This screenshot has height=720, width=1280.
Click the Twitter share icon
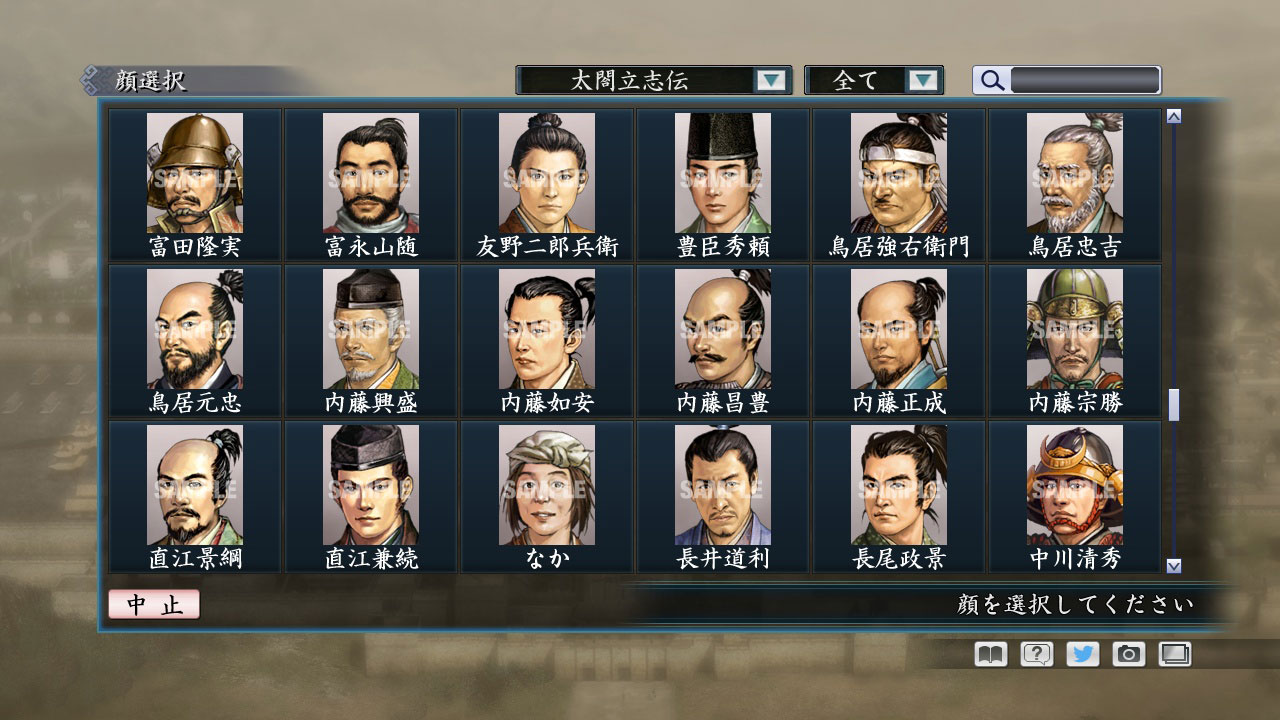click(1081, 653)
